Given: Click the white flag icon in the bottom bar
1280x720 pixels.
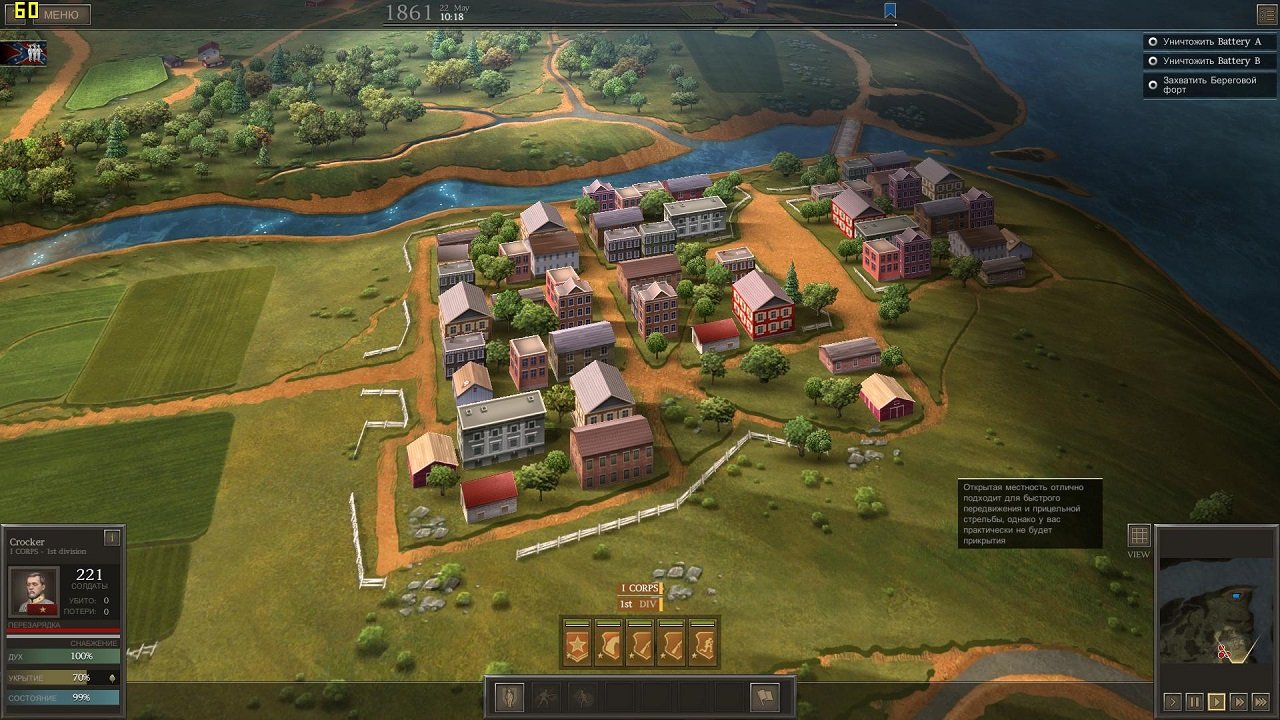Looking at the screenshot, I should pyautogui.click(x=764, y=699).
